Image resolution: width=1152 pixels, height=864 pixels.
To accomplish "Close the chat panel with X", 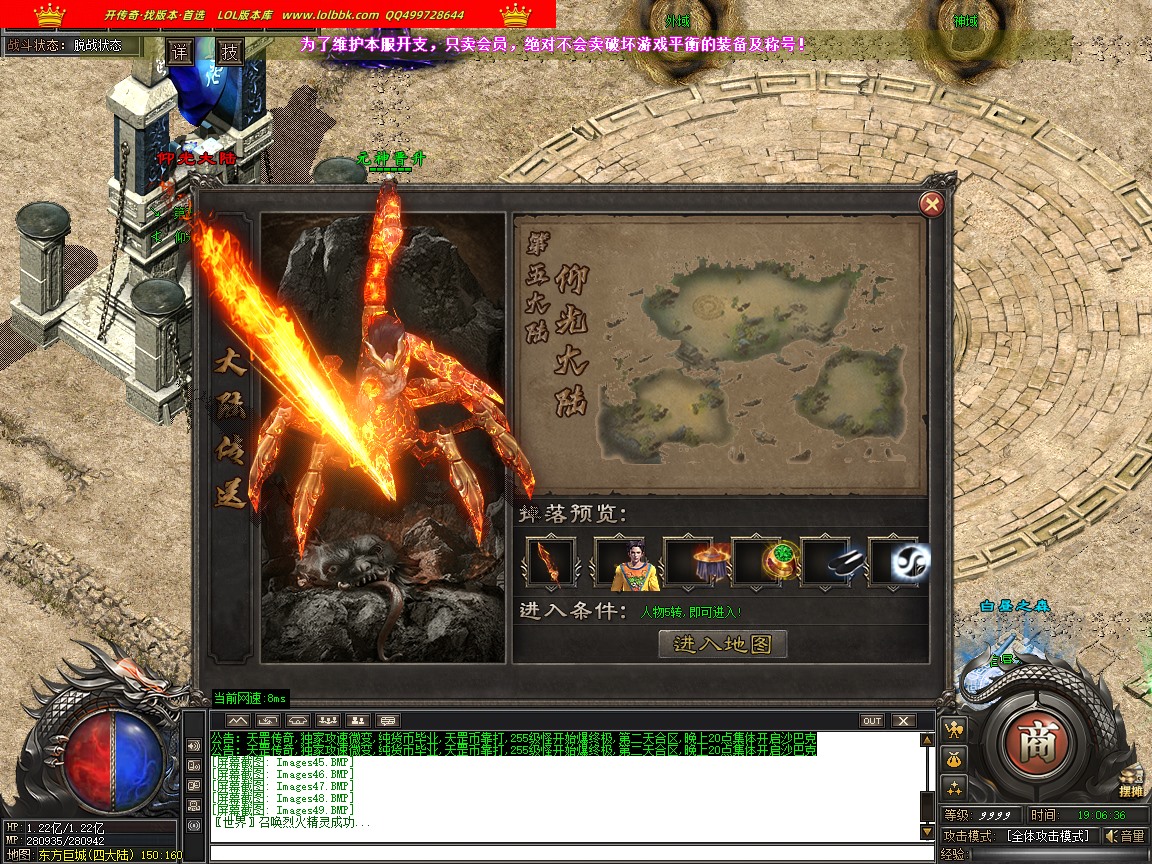I will coord(903,720).
